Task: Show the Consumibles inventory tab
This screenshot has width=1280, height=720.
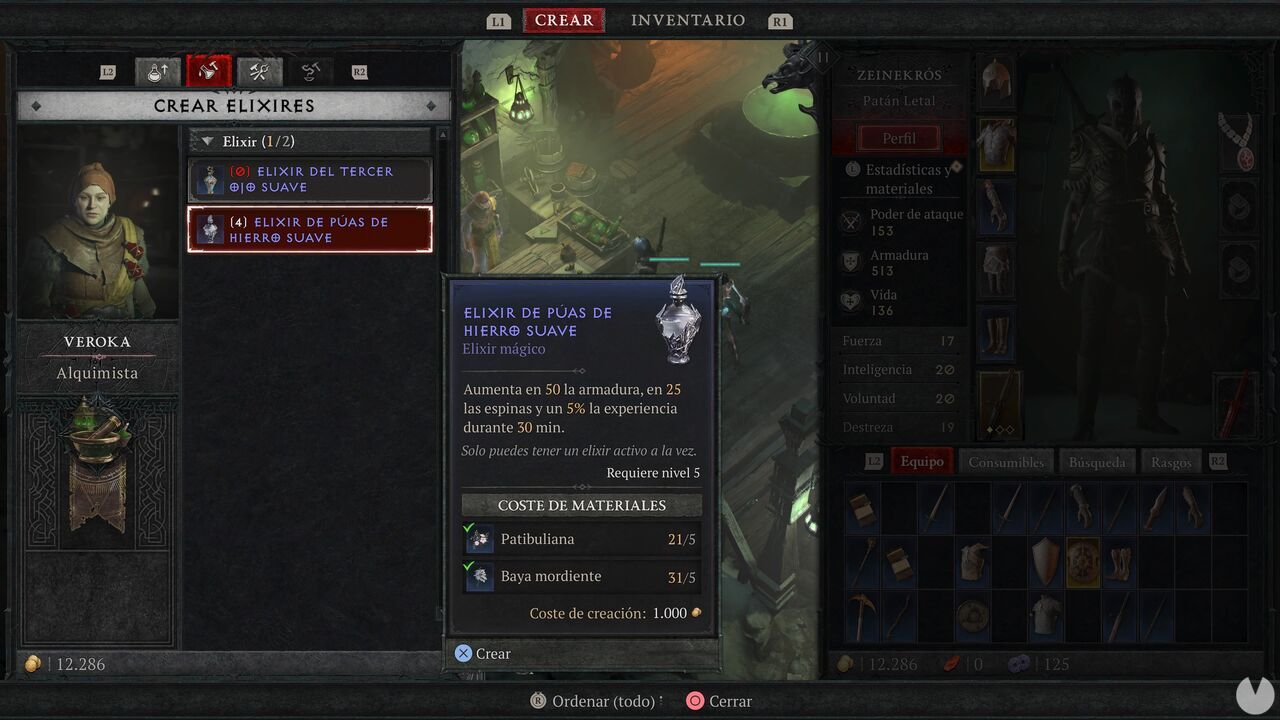Action: [x=1006, y=461]
